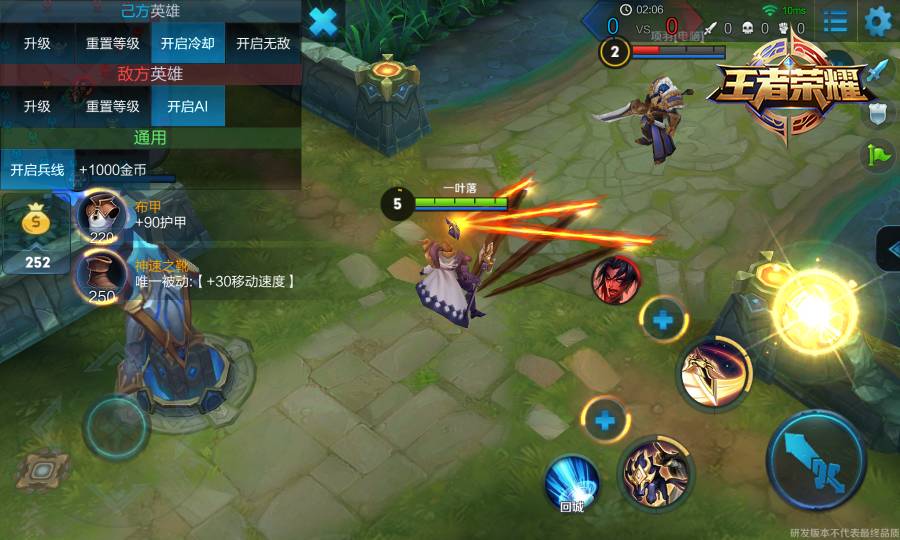Click 重置等级 for enemy hero (敌方英雄)
The height and width of the screenshot is (540, 900).
point(112,107)
